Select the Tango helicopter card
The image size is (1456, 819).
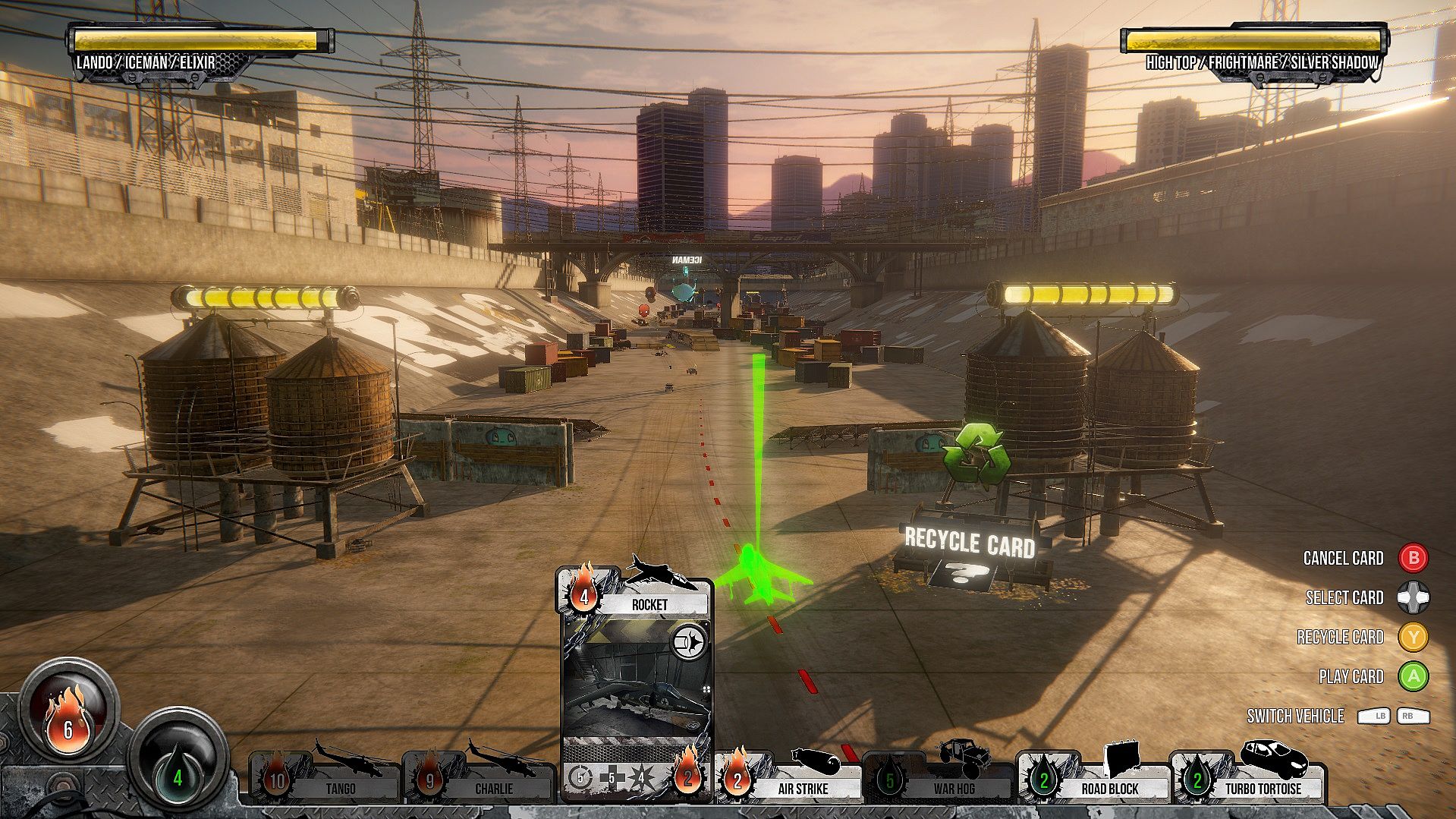(325, 780)
